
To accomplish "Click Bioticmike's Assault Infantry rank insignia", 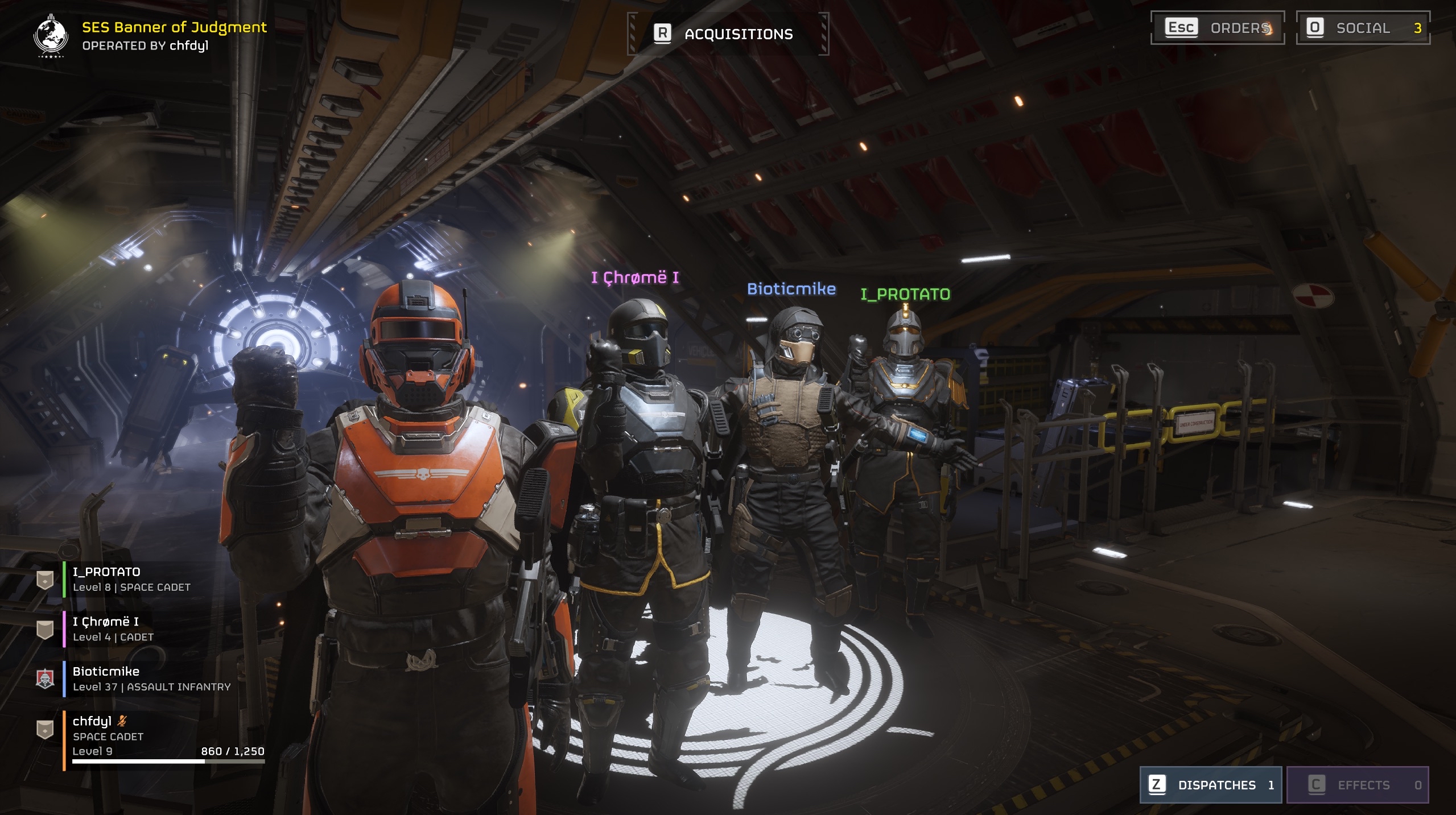I will 45,679.
